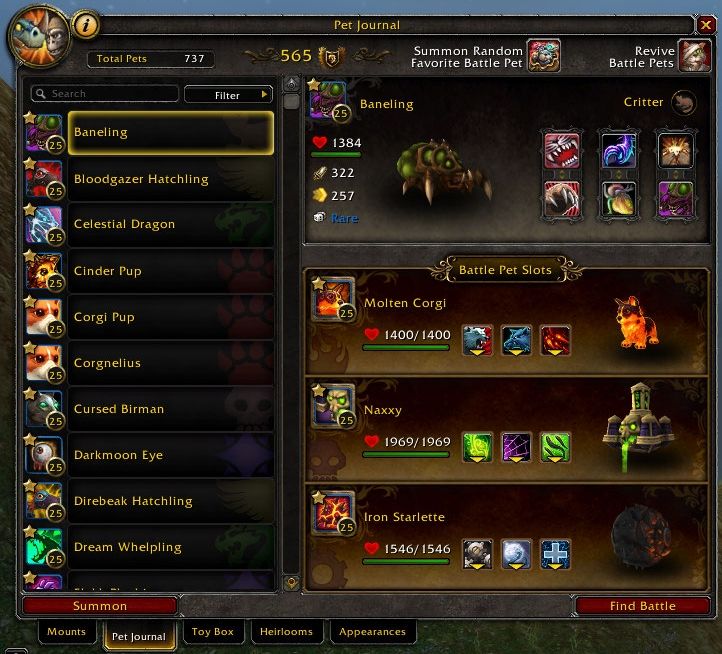This screenshot has height=654, width=722.
Task: Open the Toy Box tab
Action: coord(212,632)
